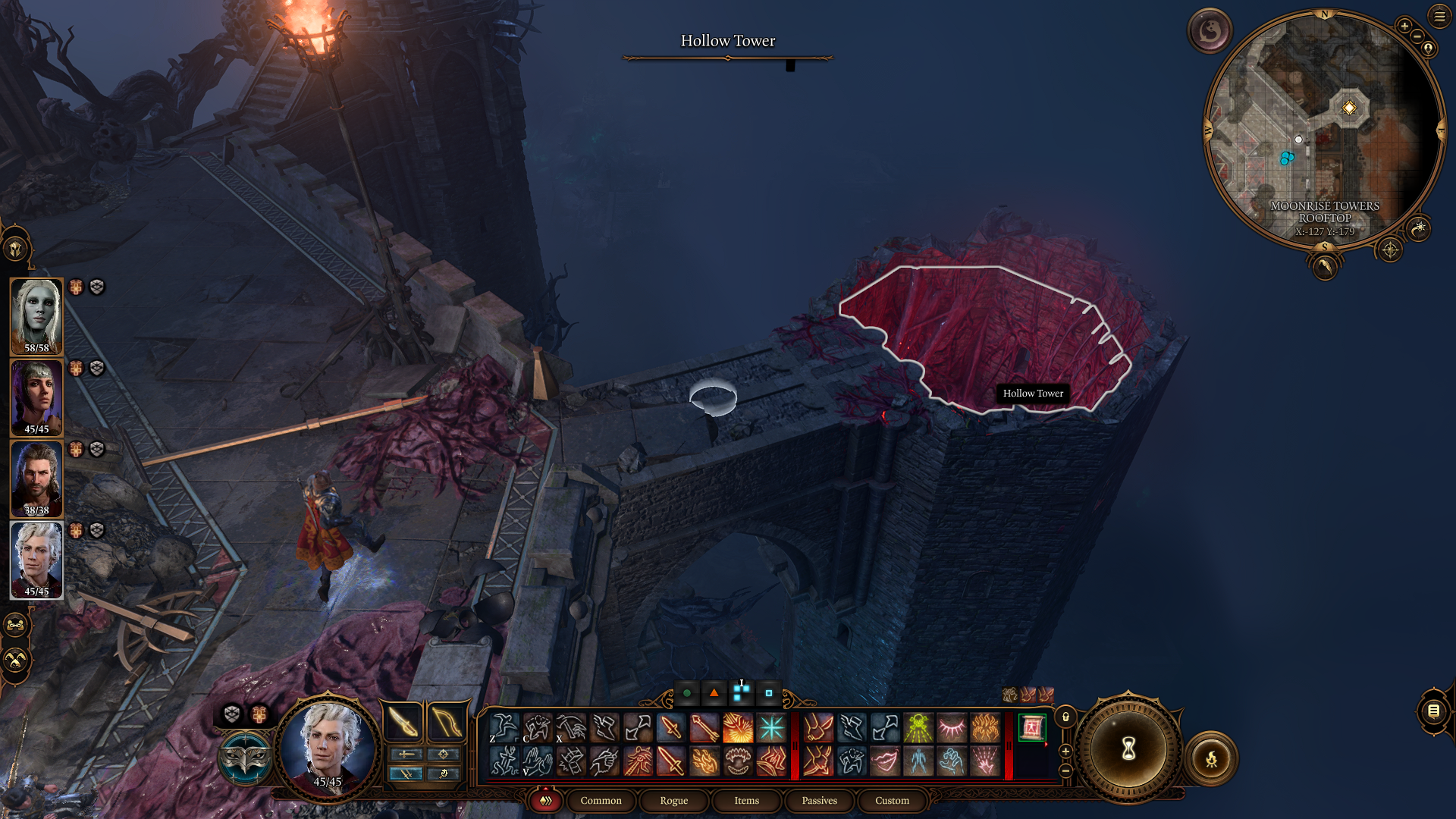
Task: Click the orange triangle ping marker button
Action: (713, 692)
